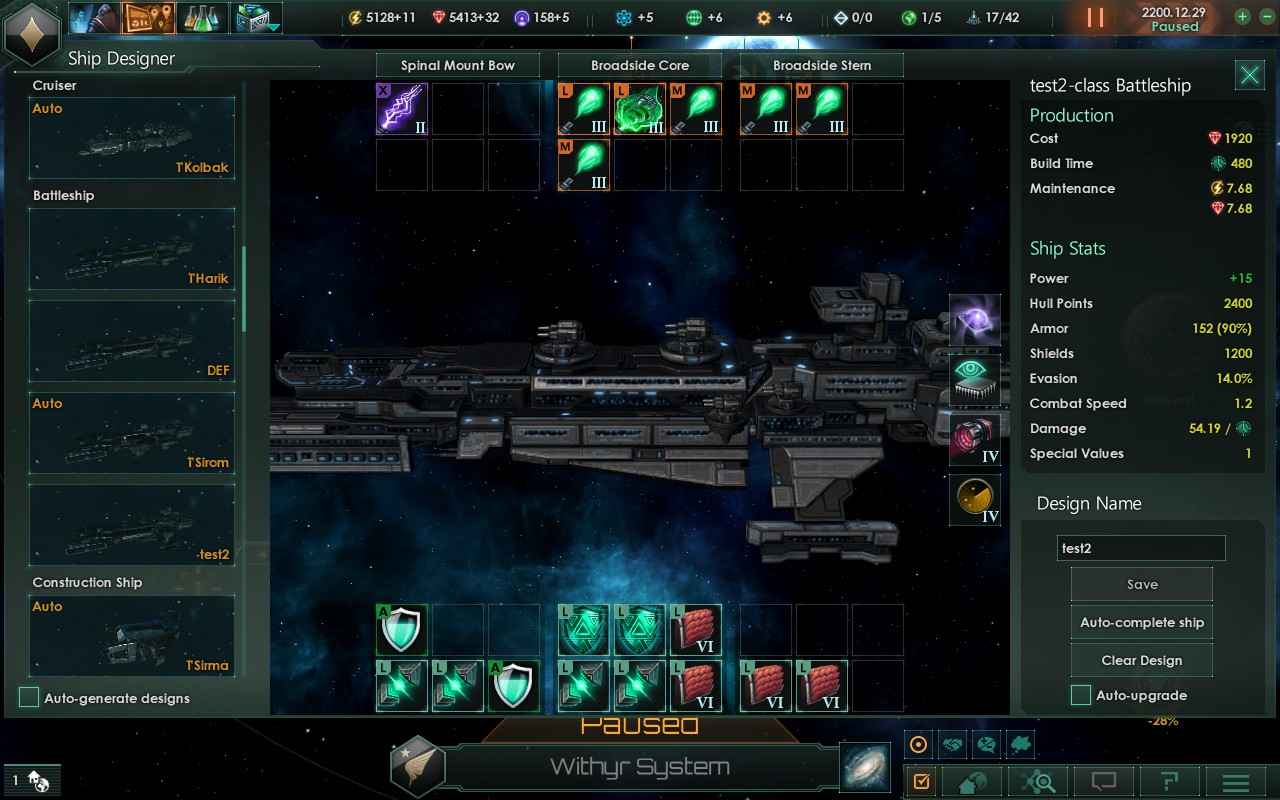Select the yellow radar sensor component
The width and height of the screenshot is (1280, 800).
coord(975,499)
